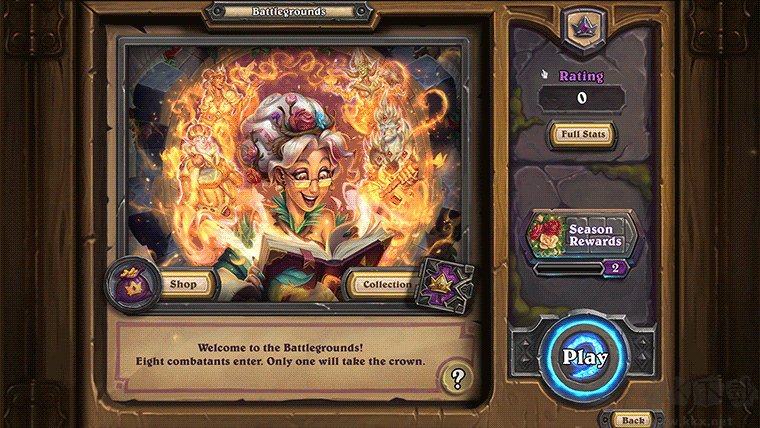Click the rank emblem above Rating

(x=582, y=28)
